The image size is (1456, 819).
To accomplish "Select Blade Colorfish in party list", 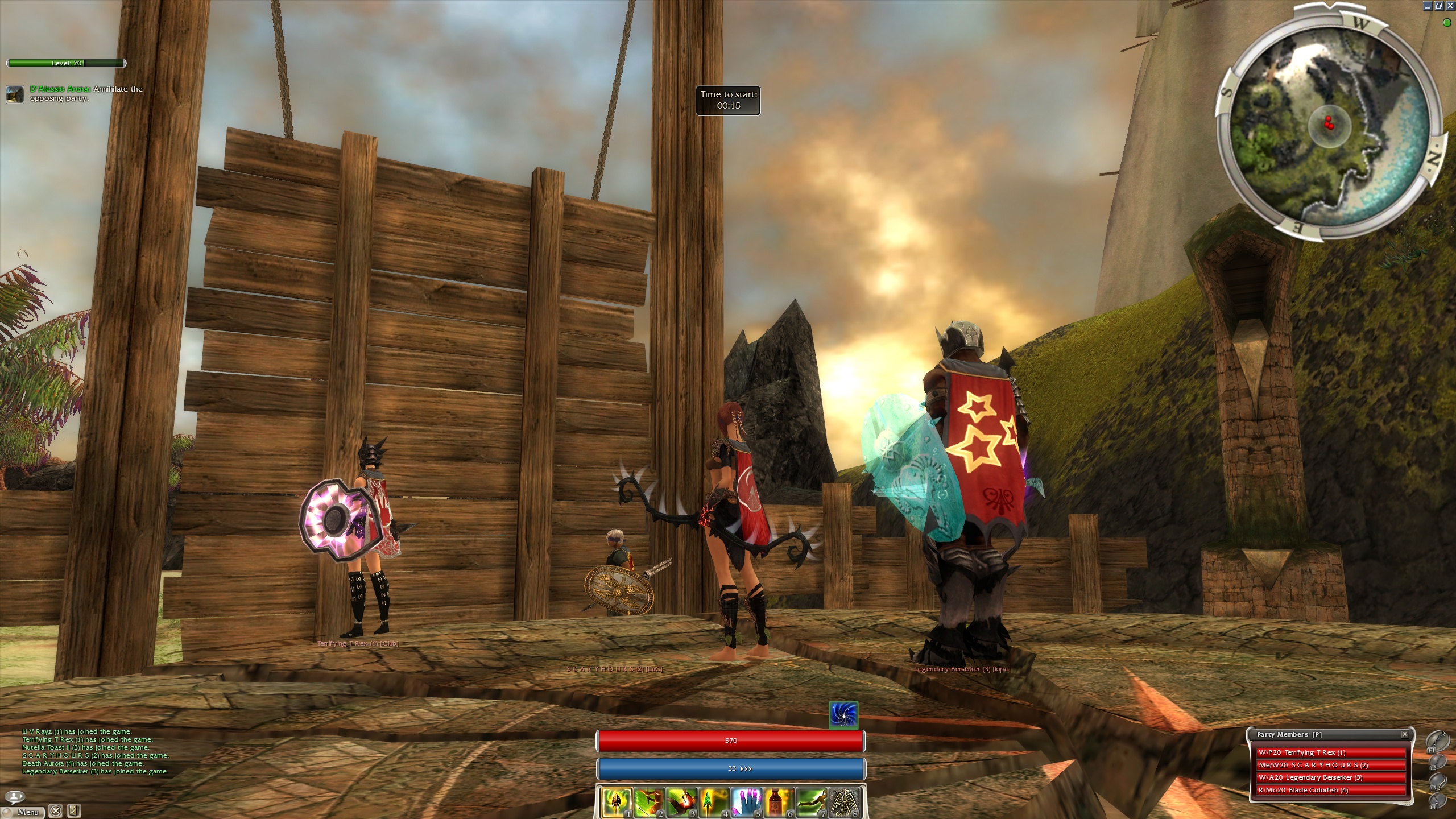I will click(x=1330, y=790).
